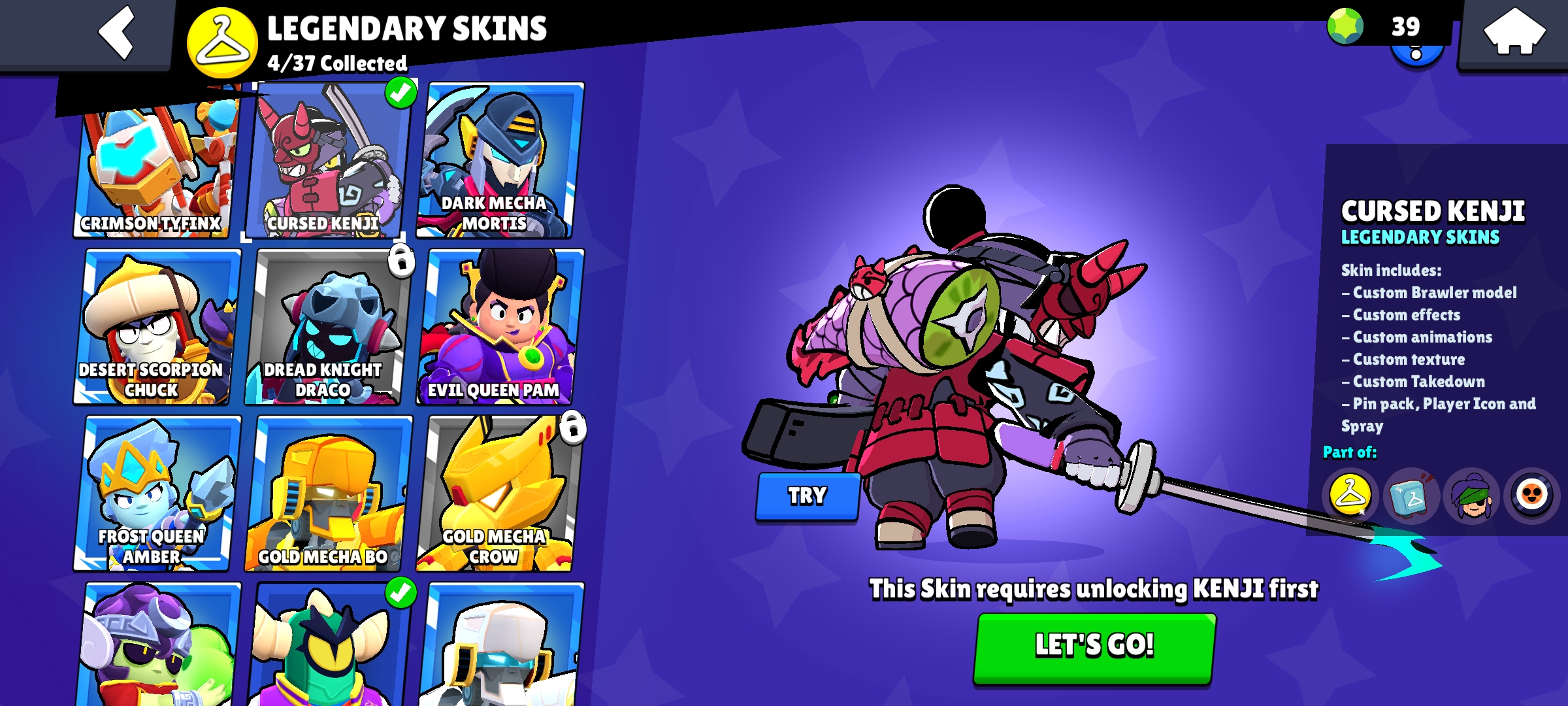
Task: Tap the green gem currency icon
Action: coord(1345,26)
